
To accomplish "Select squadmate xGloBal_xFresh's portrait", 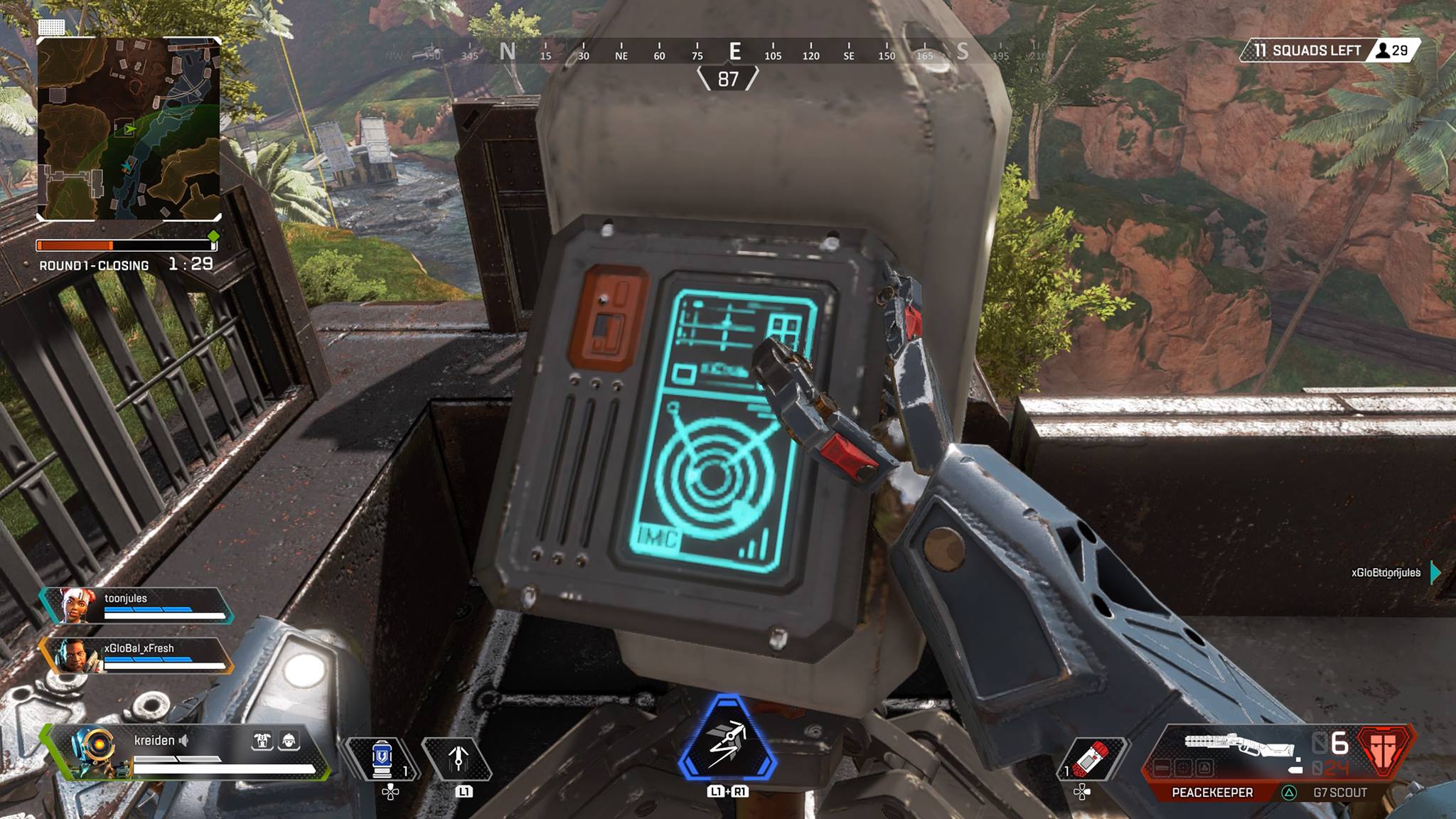I will tap(75, 655).
